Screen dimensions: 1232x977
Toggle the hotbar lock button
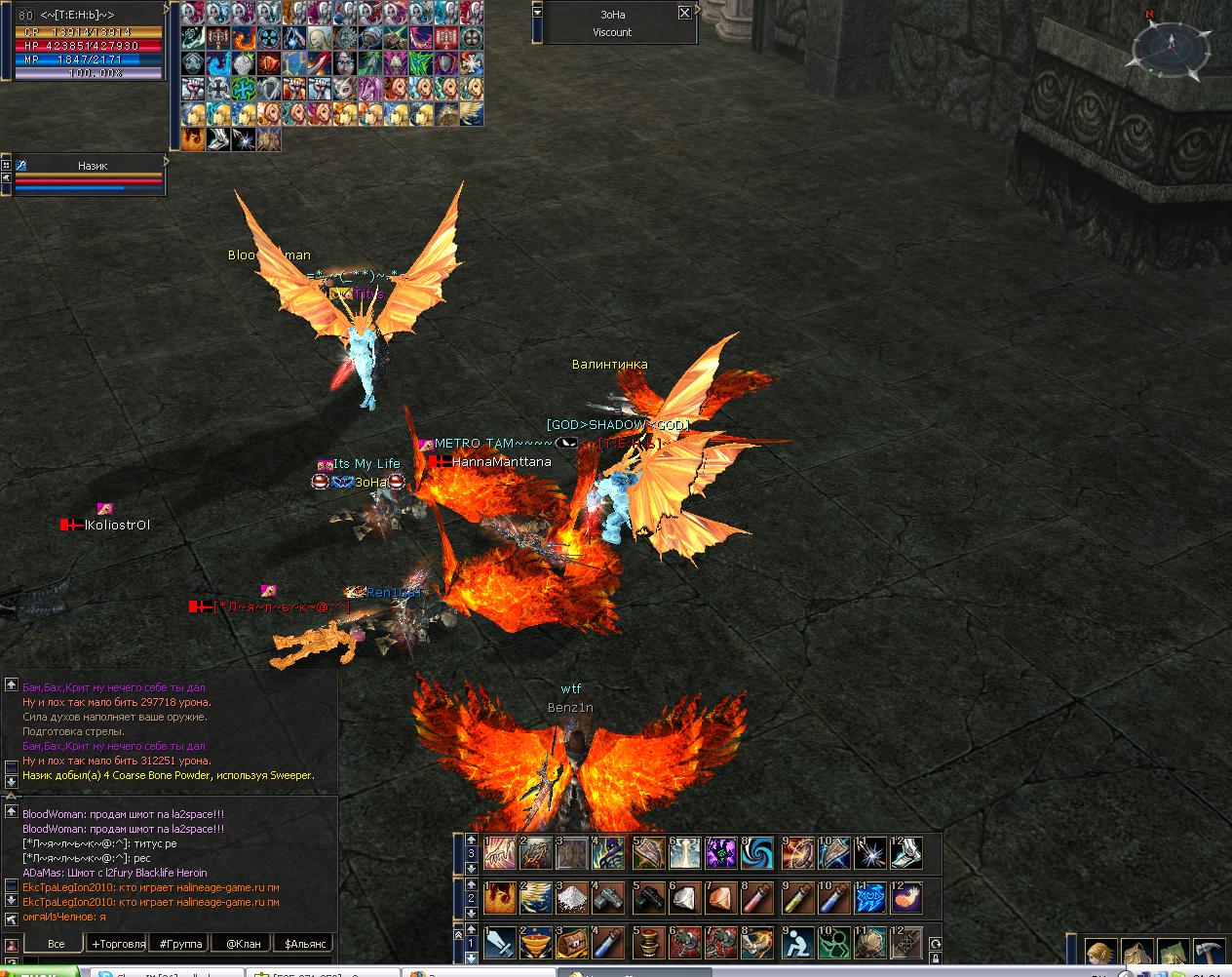935,944
